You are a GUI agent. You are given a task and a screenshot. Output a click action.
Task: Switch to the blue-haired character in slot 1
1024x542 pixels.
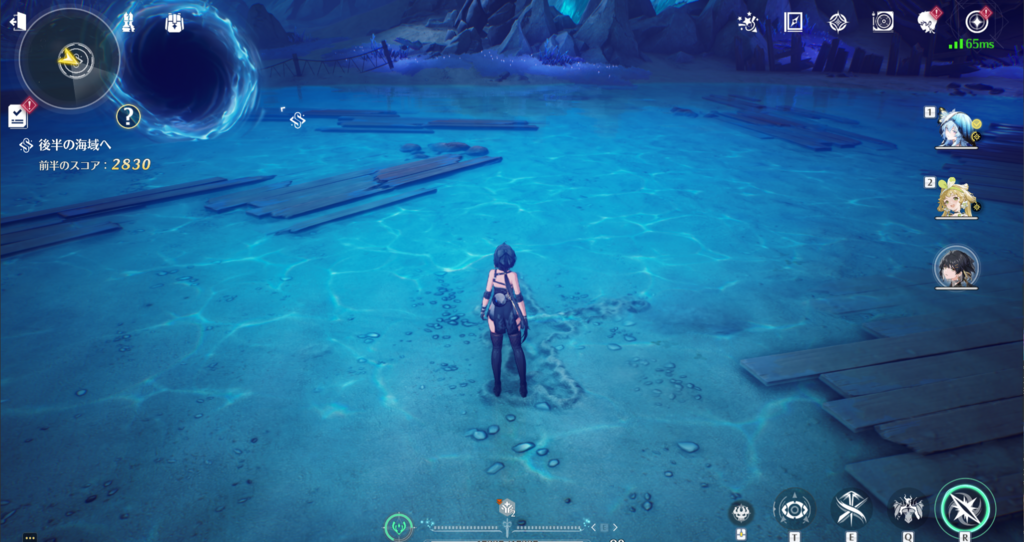[957, 127]
